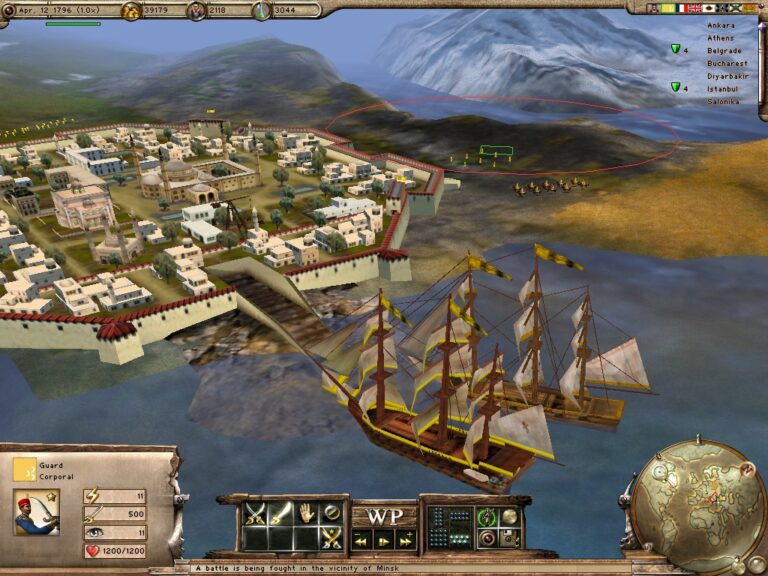Slow down game speed with rewind arrows
768x576 pixels.
(x=359, y=540)
